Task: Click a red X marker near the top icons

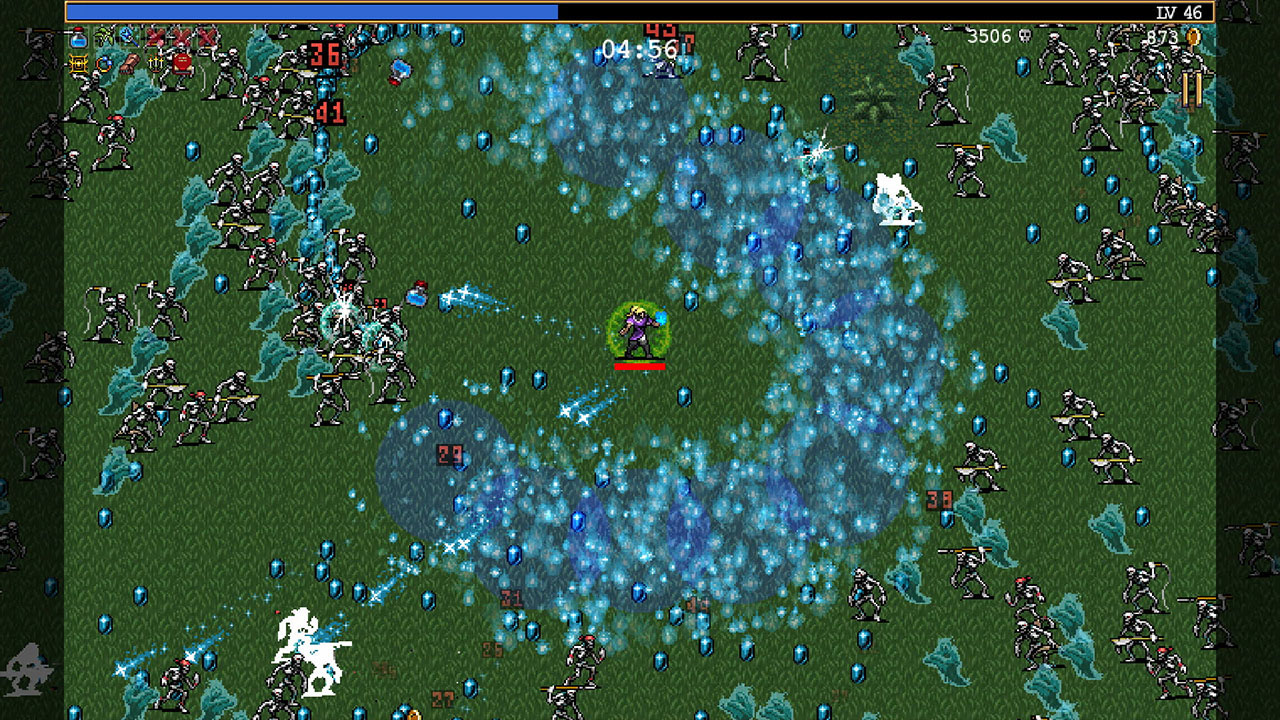Action: [x=156, y=38]
